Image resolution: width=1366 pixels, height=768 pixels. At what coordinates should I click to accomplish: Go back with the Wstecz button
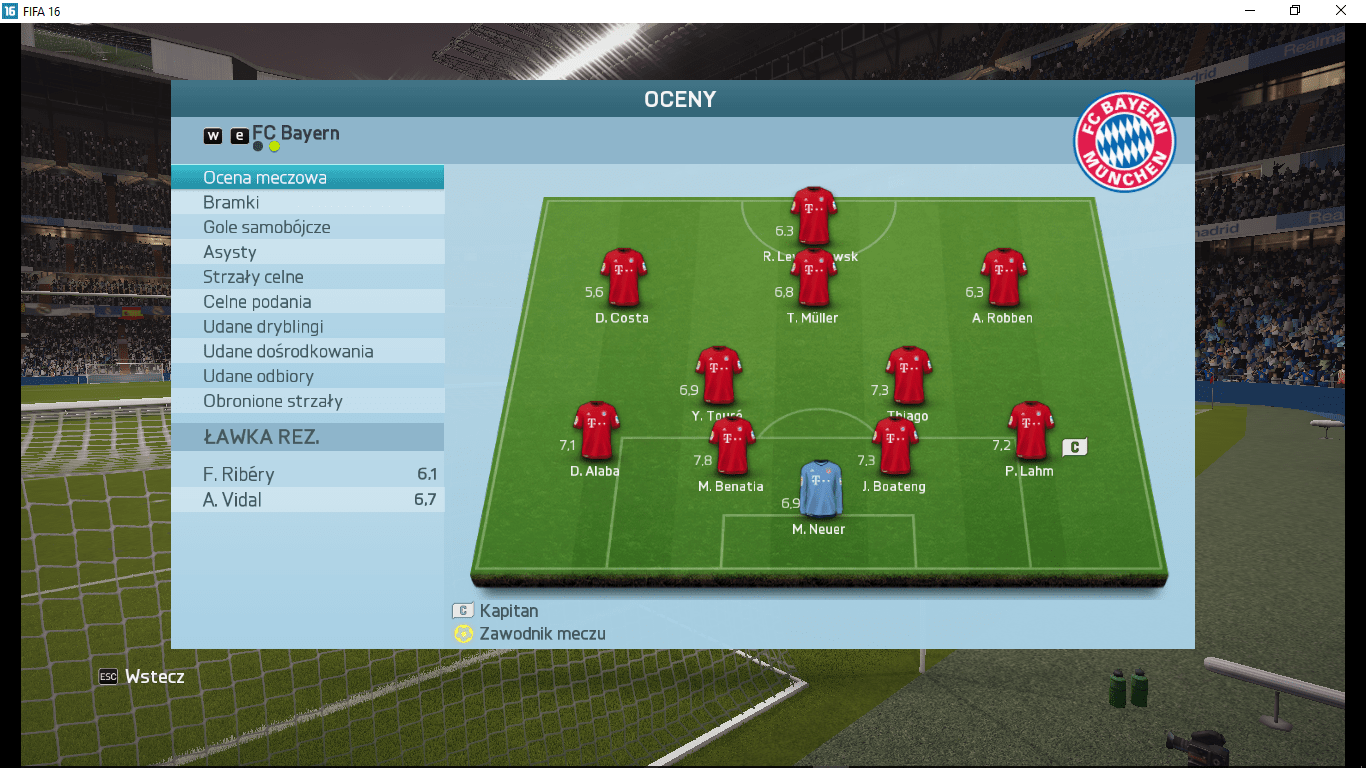coord(142,677)
